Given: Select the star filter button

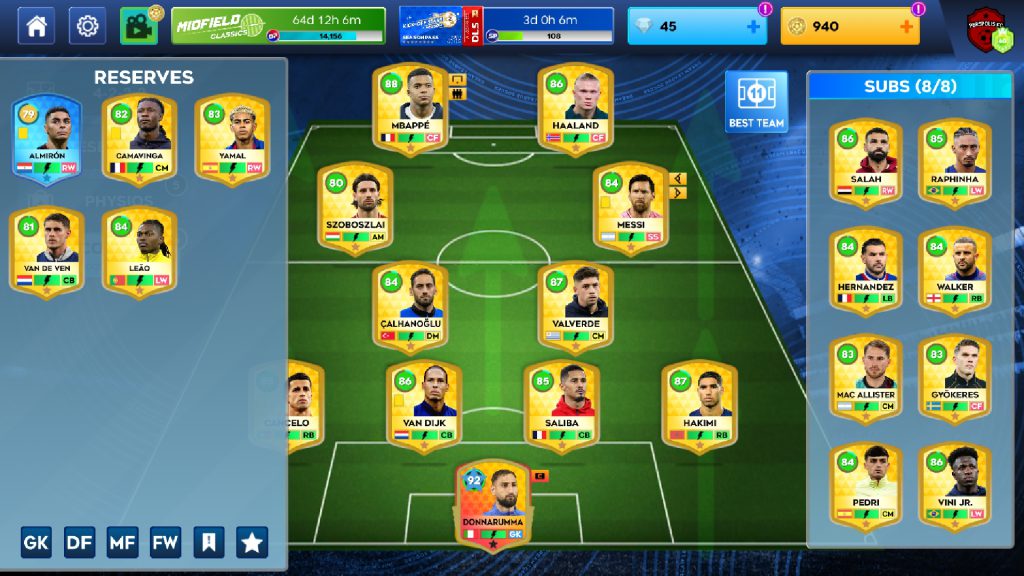Looking at the screenshot, I should click(x=252, y=542).
